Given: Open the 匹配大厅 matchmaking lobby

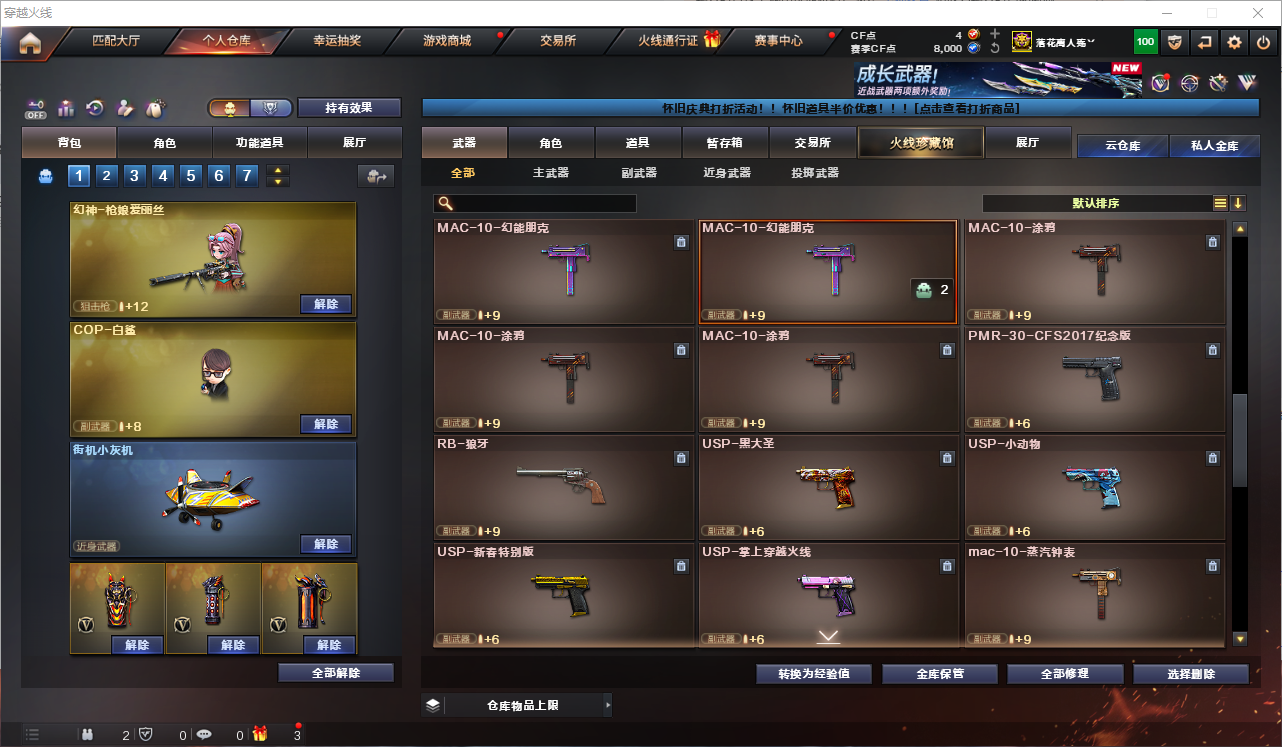Looking at the screenshot, I should (116, 41).
